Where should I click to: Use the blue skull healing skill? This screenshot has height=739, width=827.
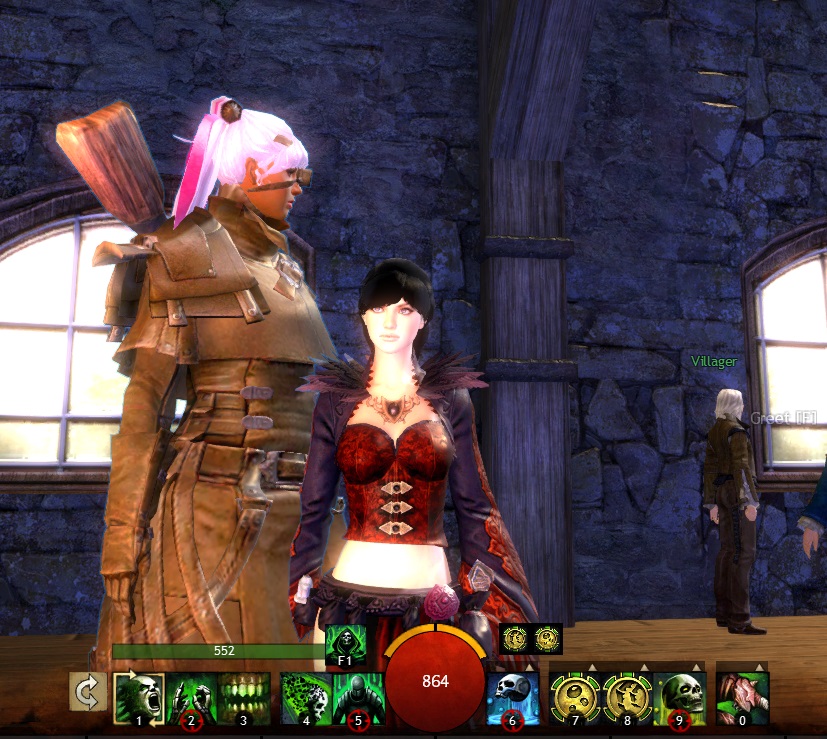(513, 695)
